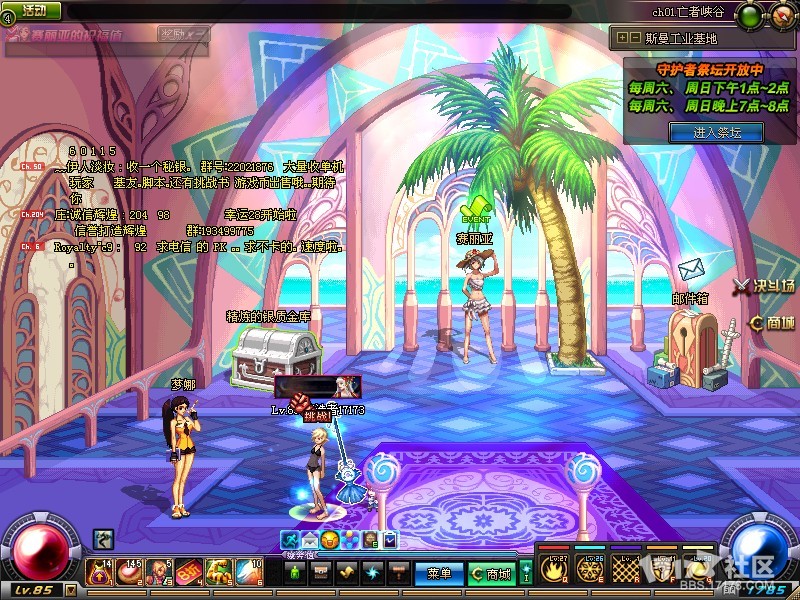Click the green bottle icon in menu bar
800x600 pixels.
pyautogui.click(x=296, y=574)
